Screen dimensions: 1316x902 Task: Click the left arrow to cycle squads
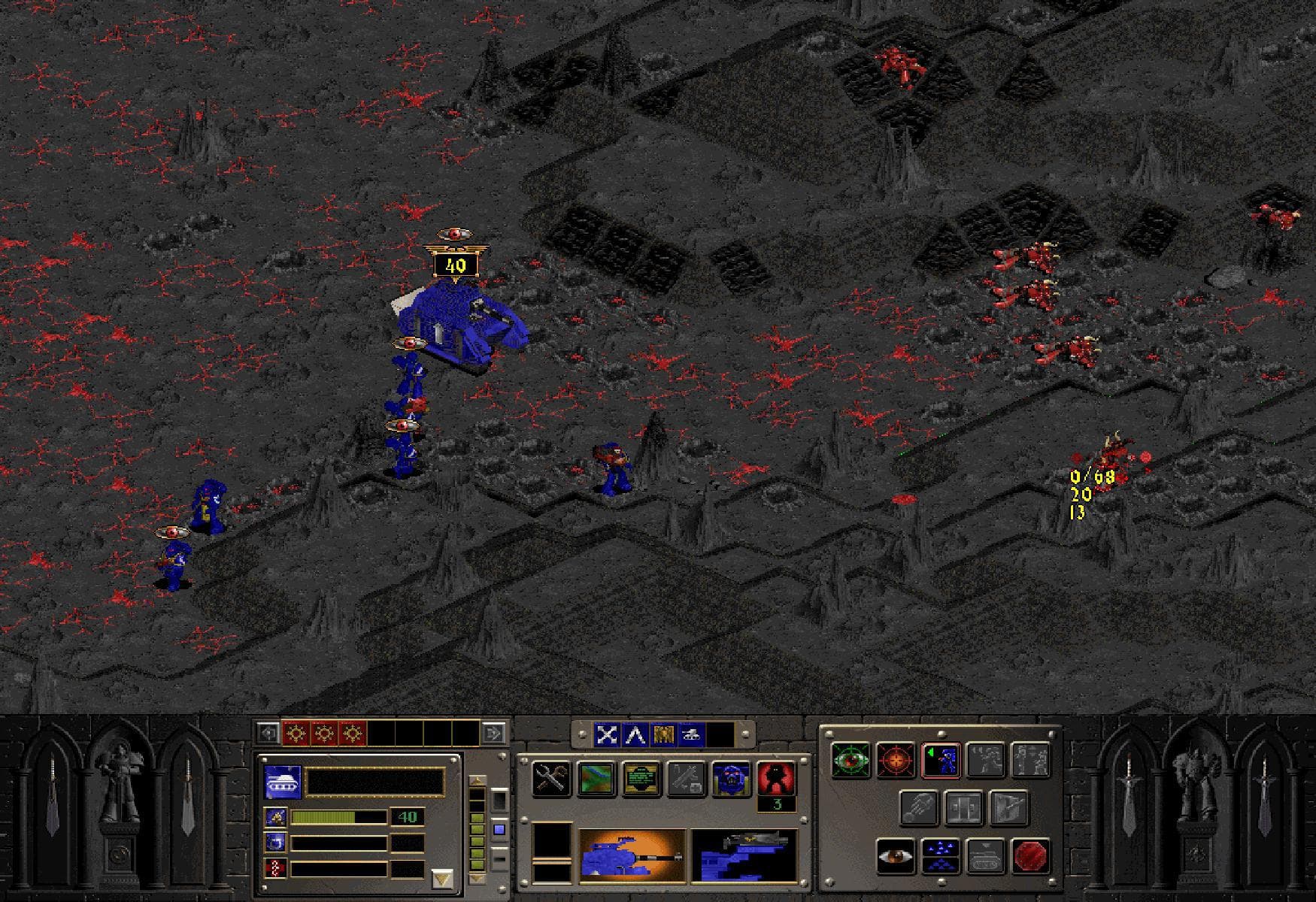[267, 732]
